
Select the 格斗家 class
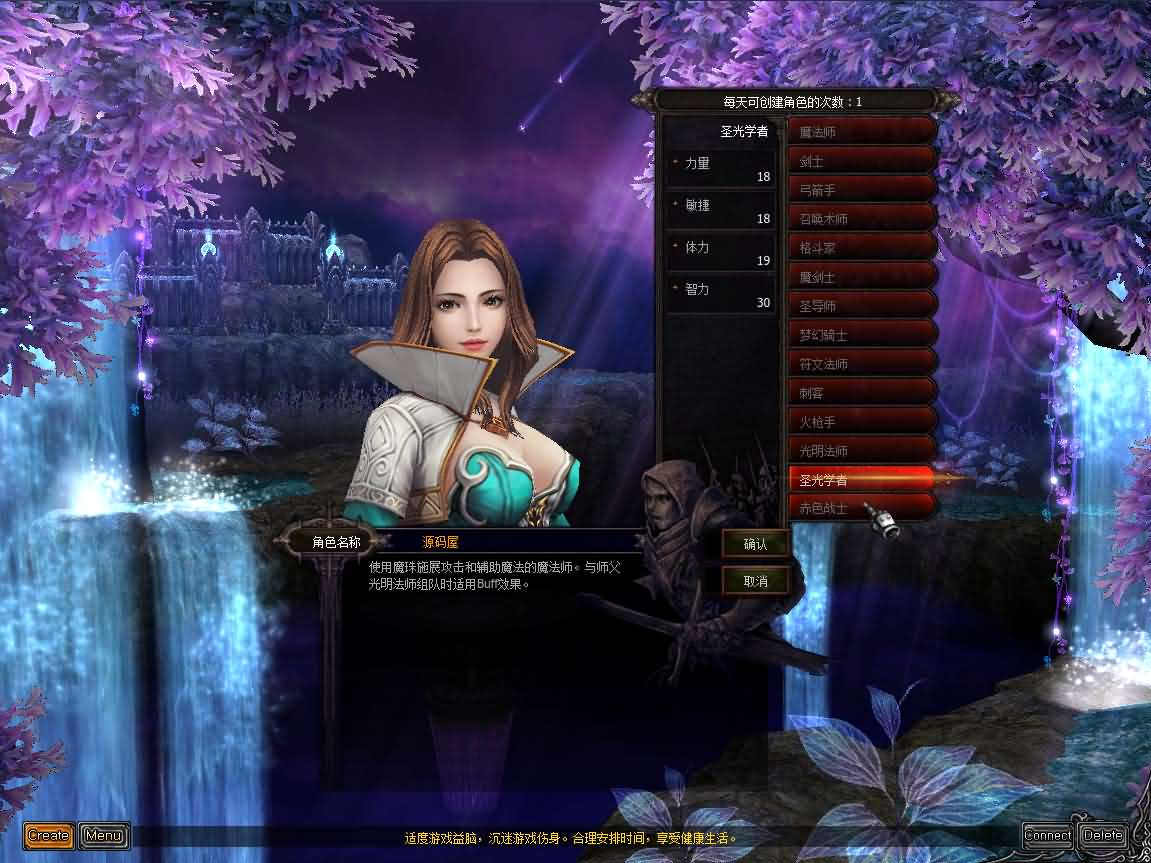point(862,247)
